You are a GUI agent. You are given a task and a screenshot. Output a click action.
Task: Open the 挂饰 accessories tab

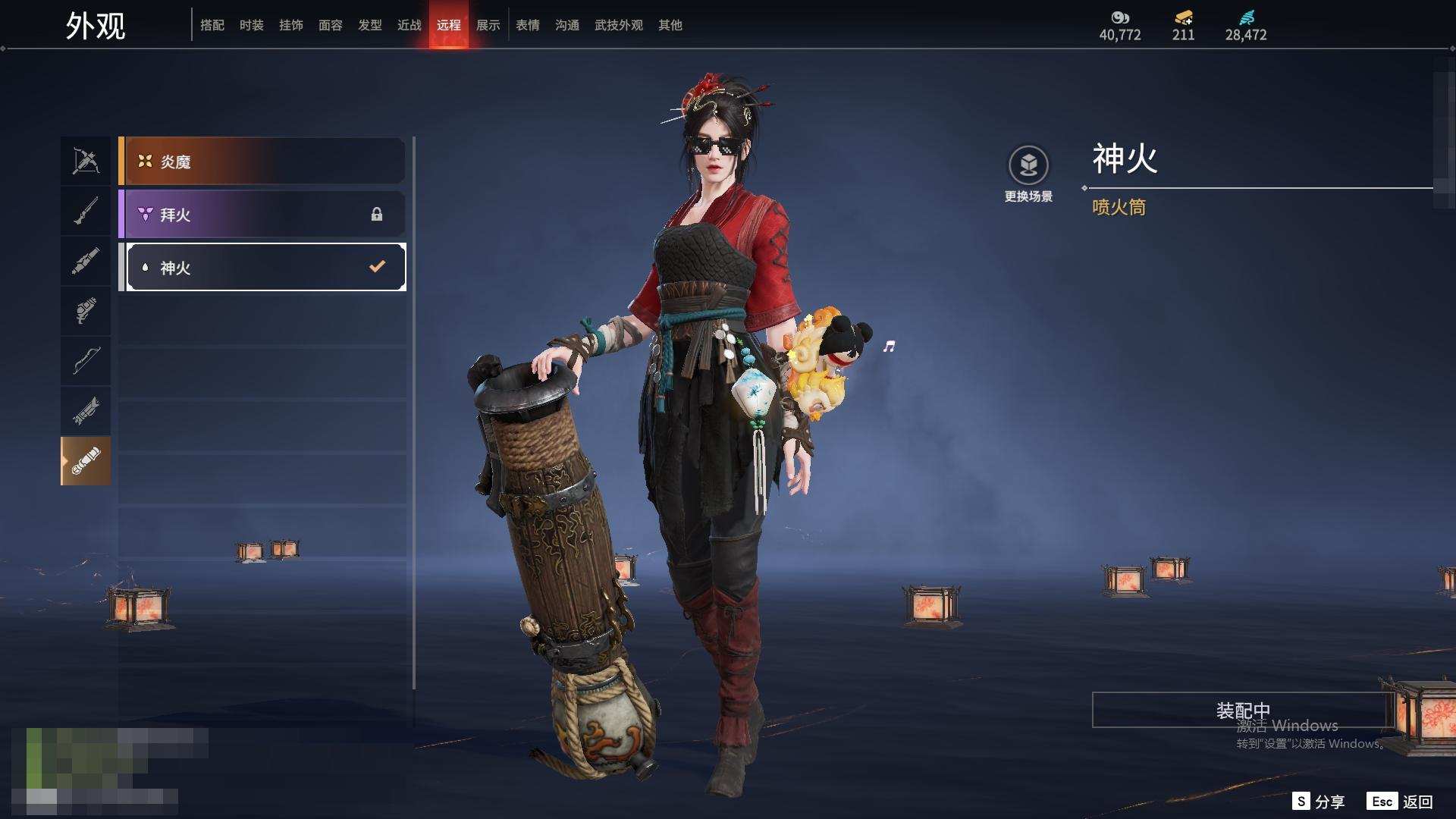coord(291,25)
